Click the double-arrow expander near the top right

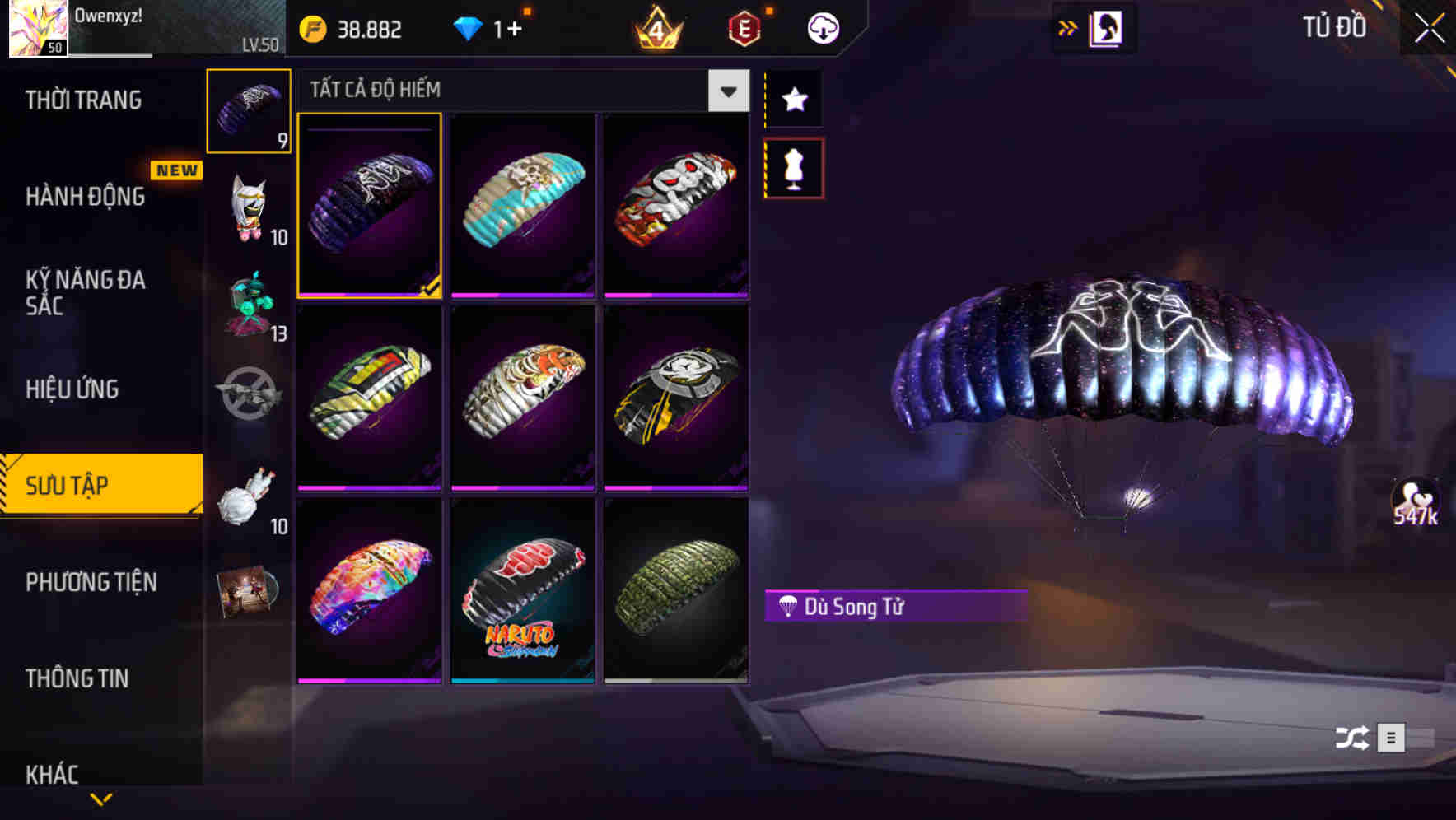coord(1067,27)
